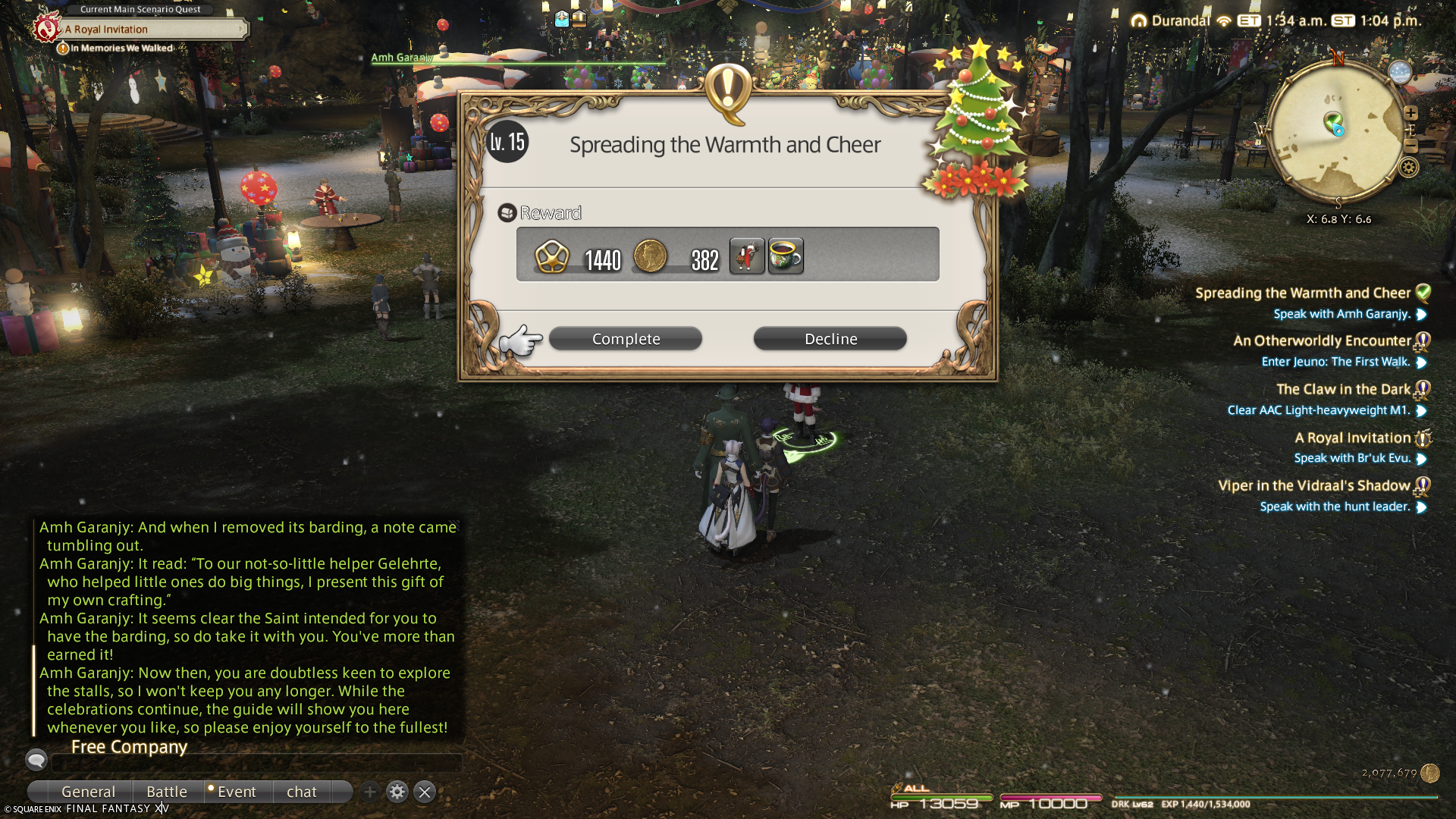
Task: Select Viper in the Vidraal's Shadow quest
Action: (x=1313, y=485)
